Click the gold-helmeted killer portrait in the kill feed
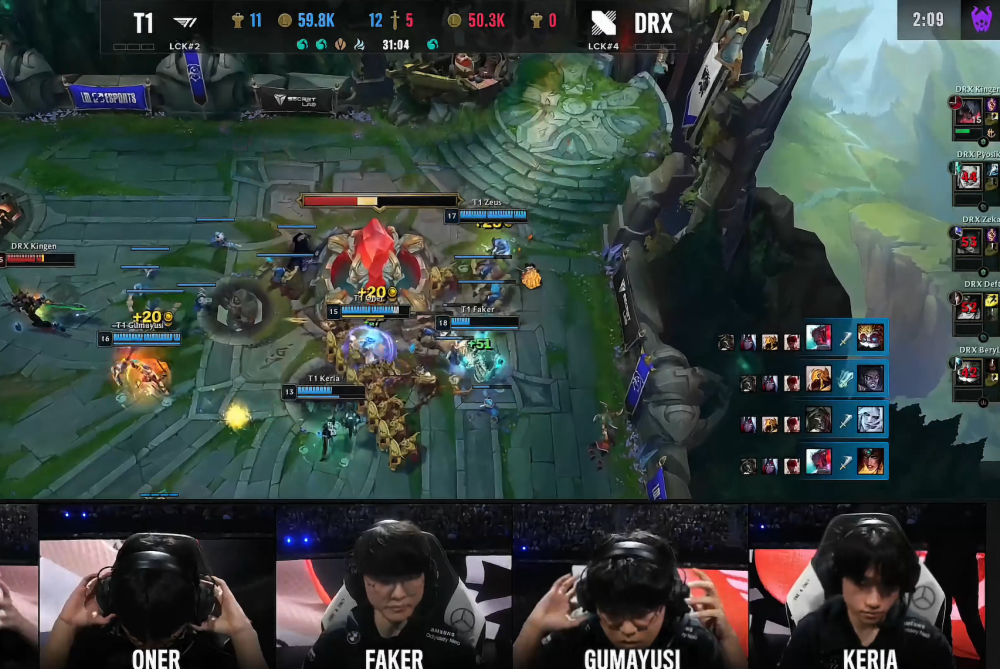This screenshot has height=669, width=1000. click(818, 380)
